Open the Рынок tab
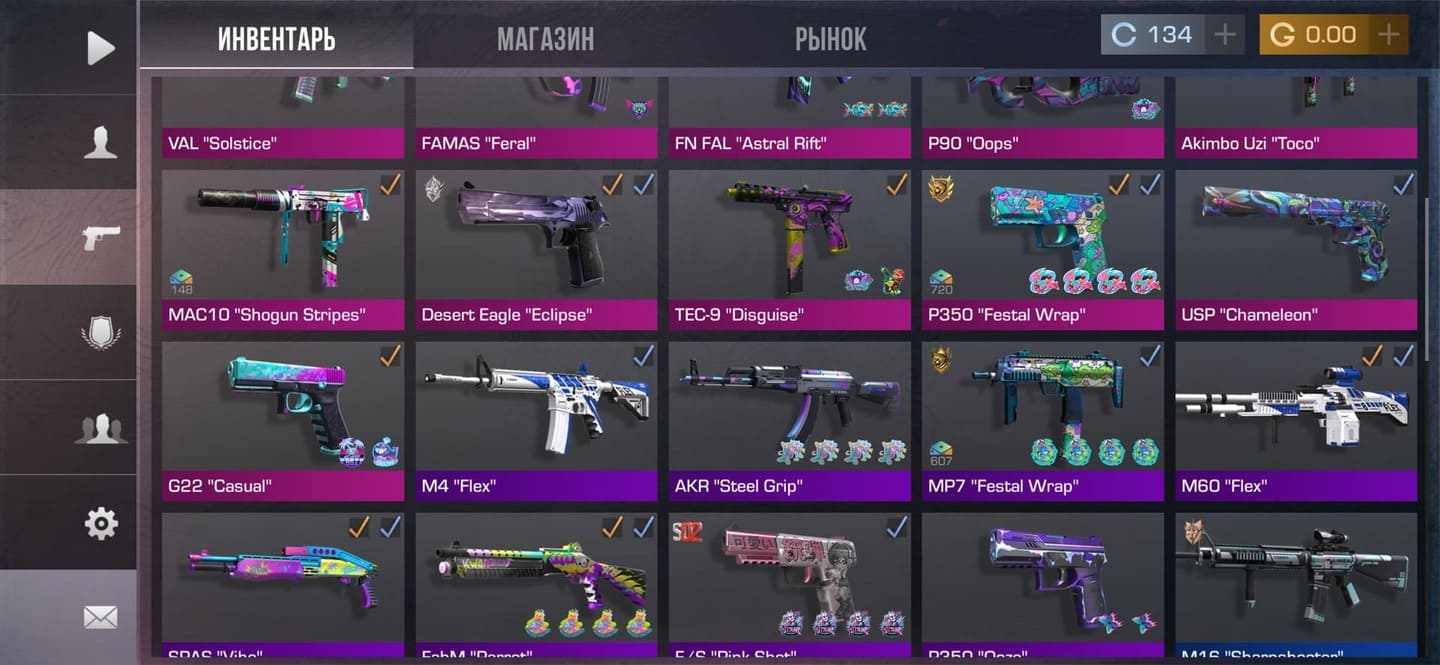Screen dimensions: 1440x665 pyautogui.click(x=830, y=39)
